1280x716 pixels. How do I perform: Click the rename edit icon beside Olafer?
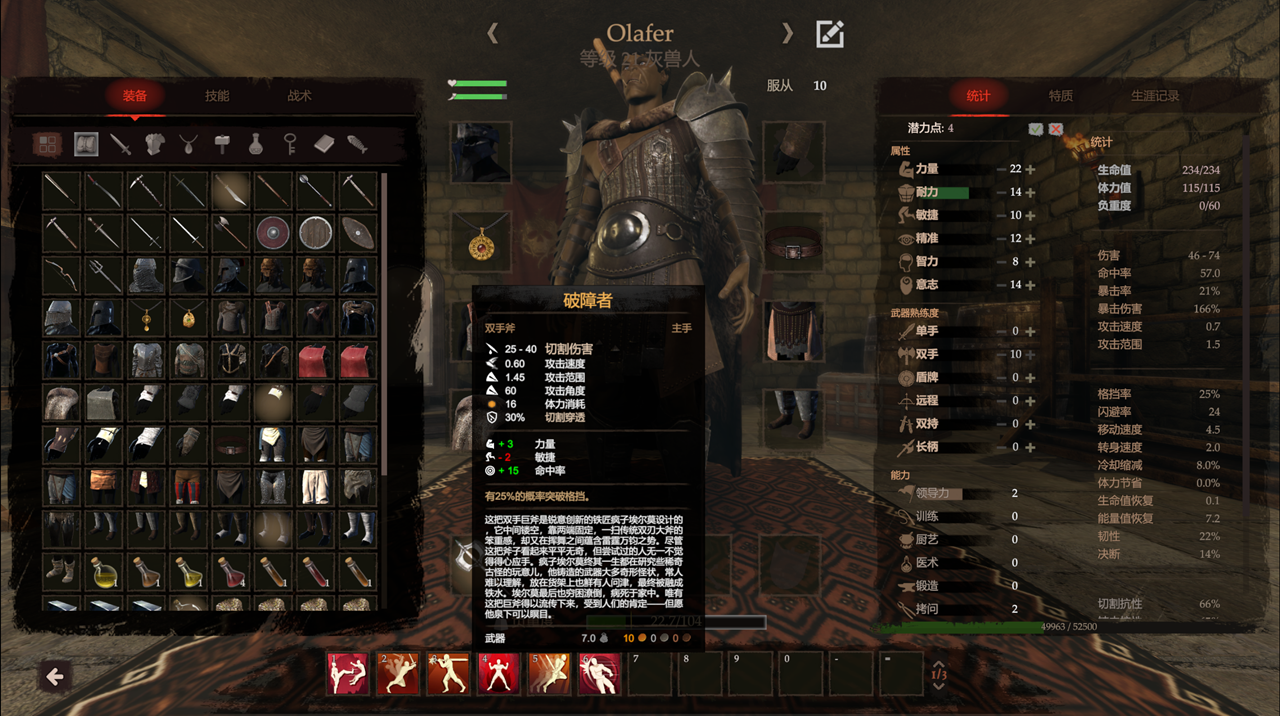pyautogui.click(x=830, y=34)
